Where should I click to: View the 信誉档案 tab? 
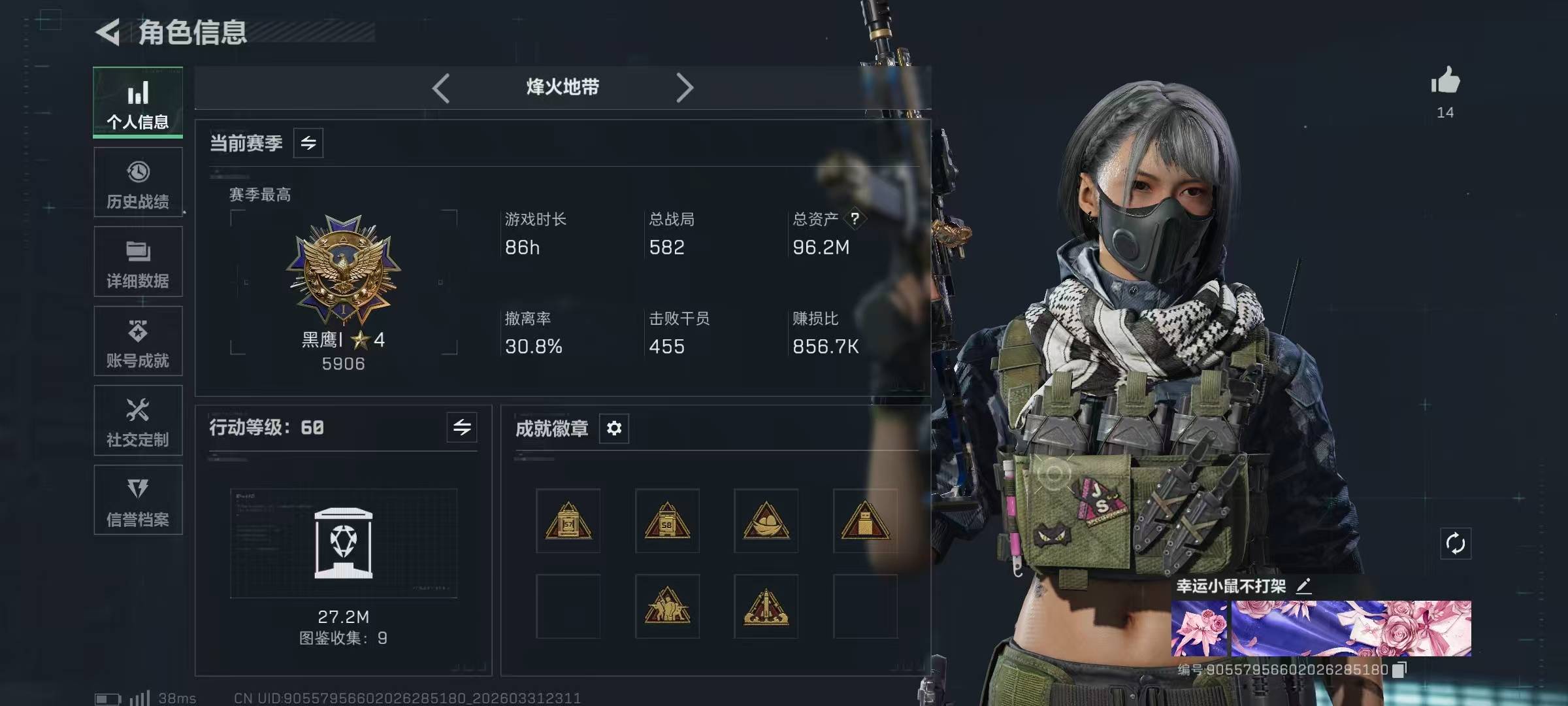[138, 500]
